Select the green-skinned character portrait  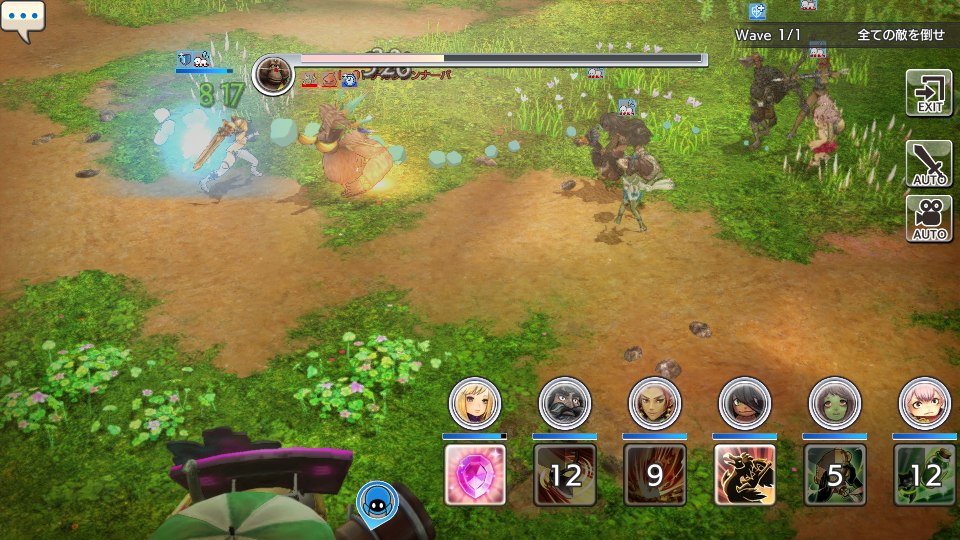[835, 403]
